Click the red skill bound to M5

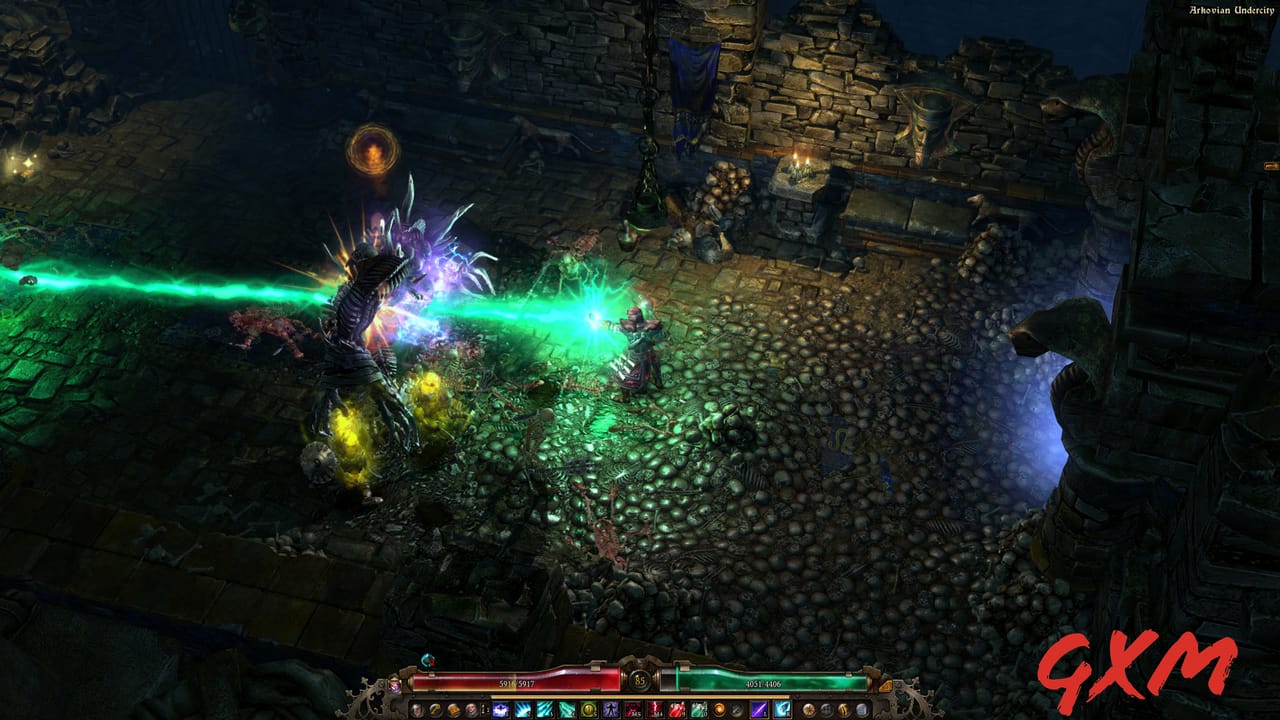pyautogui.click(x=633, y=710)
